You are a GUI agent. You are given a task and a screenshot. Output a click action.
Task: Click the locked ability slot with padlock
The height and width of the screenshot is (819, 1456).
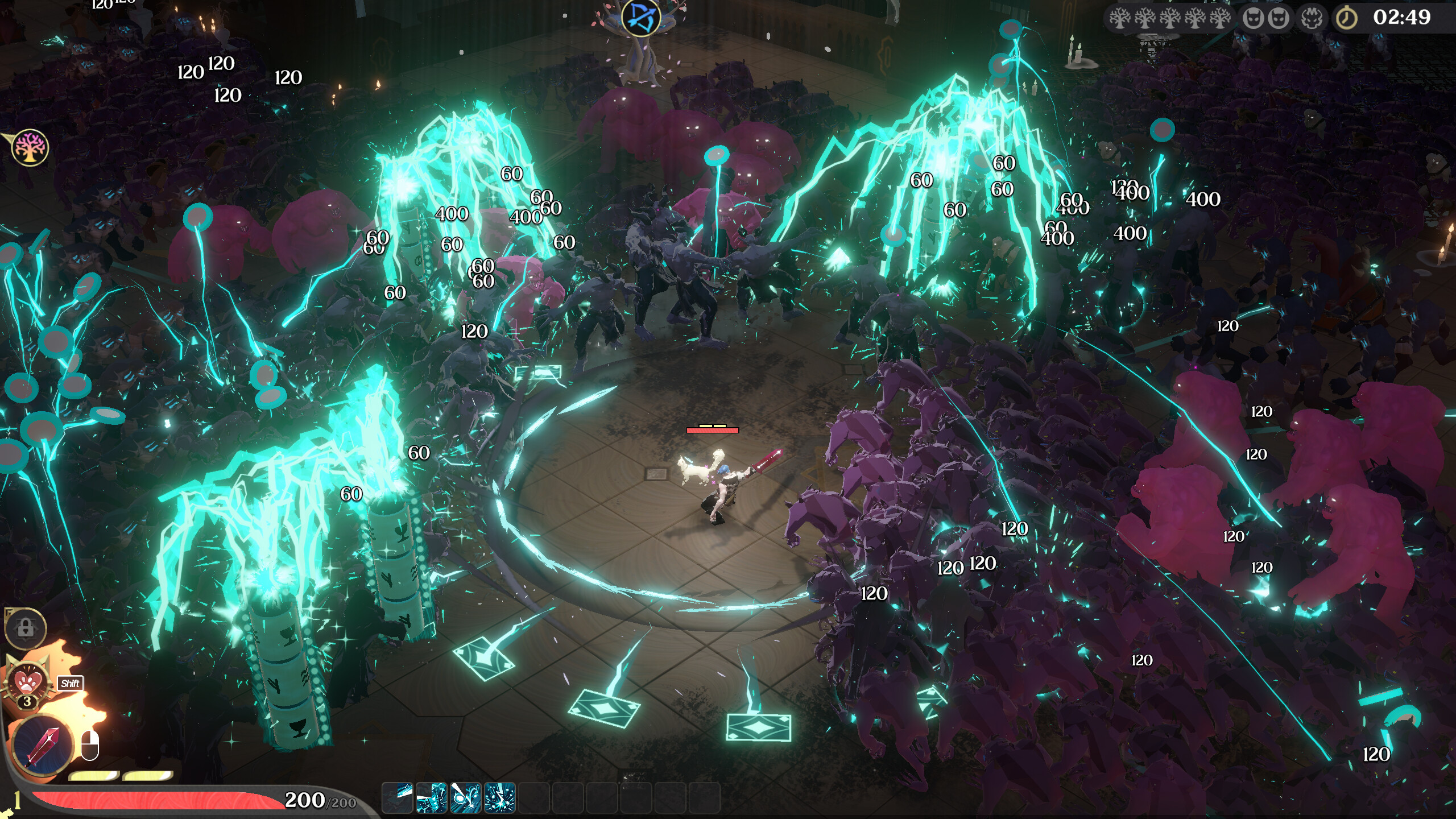26,628
